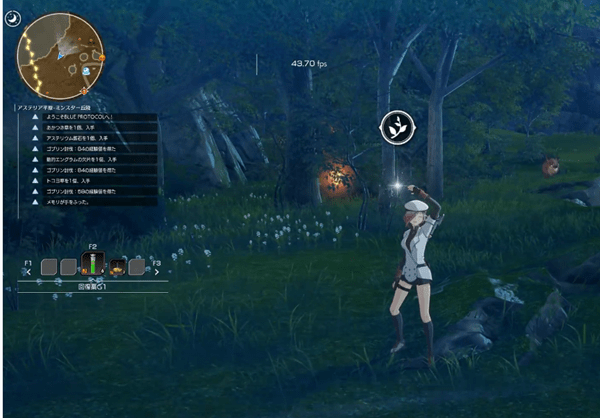Click the crescent moon night indicator
Screen dimensions: 600x418
[10, 16]
